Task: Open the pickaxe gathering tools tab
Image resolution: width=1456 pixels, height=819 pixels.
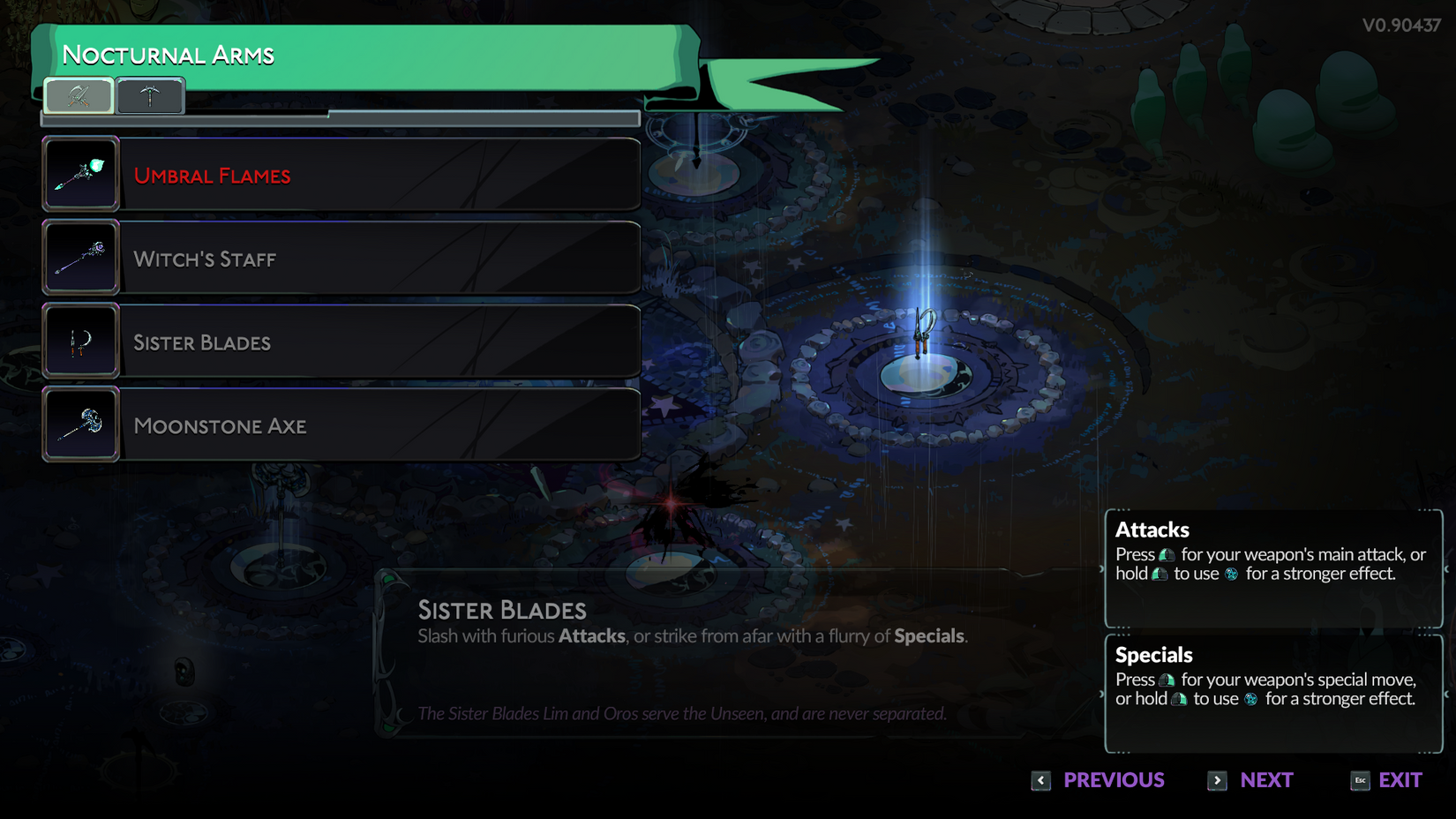Action: click(150, 96)
